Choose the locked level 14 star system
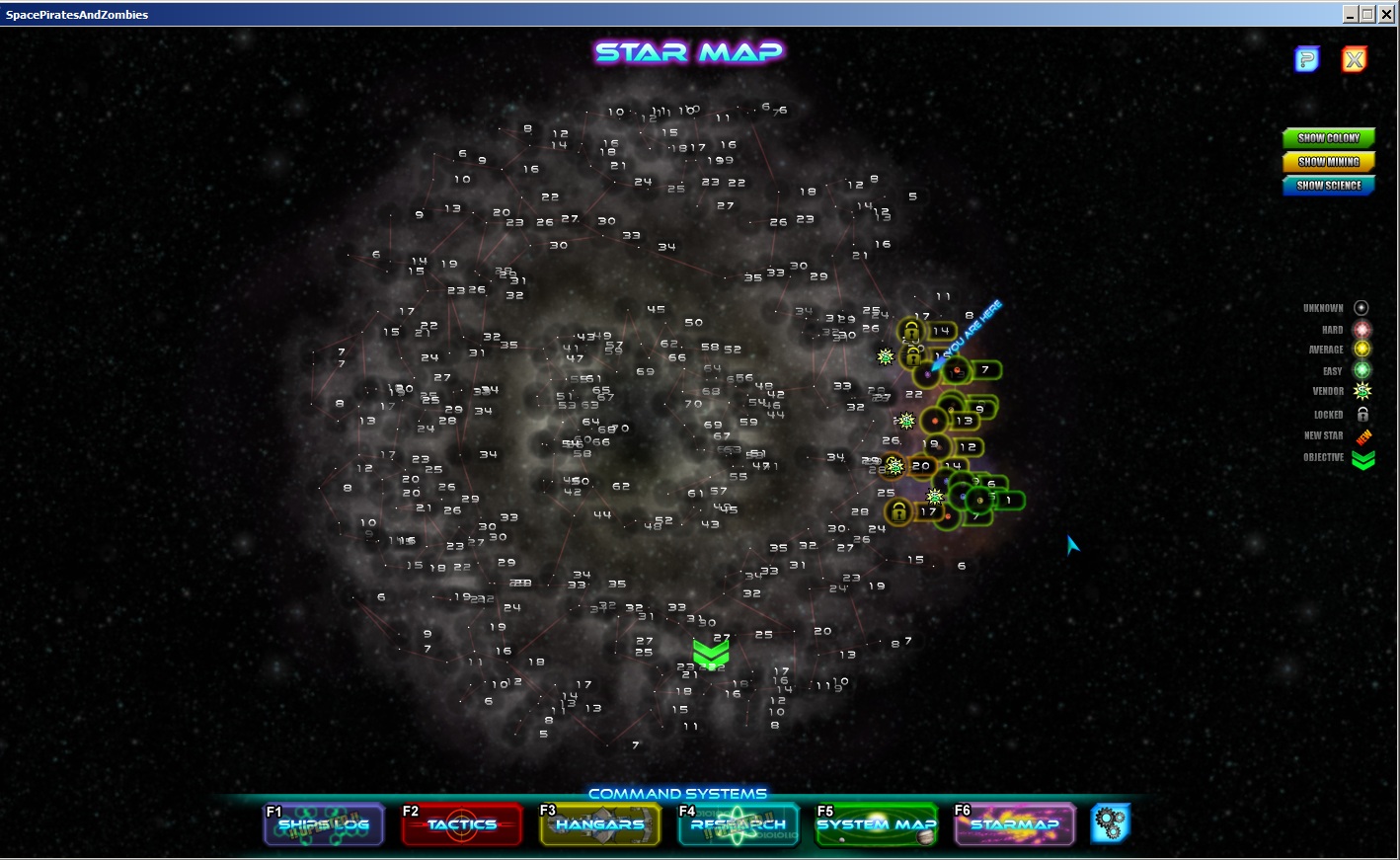Image resolution: width=1400 pixels, height=860 pixels. (911, 331)
